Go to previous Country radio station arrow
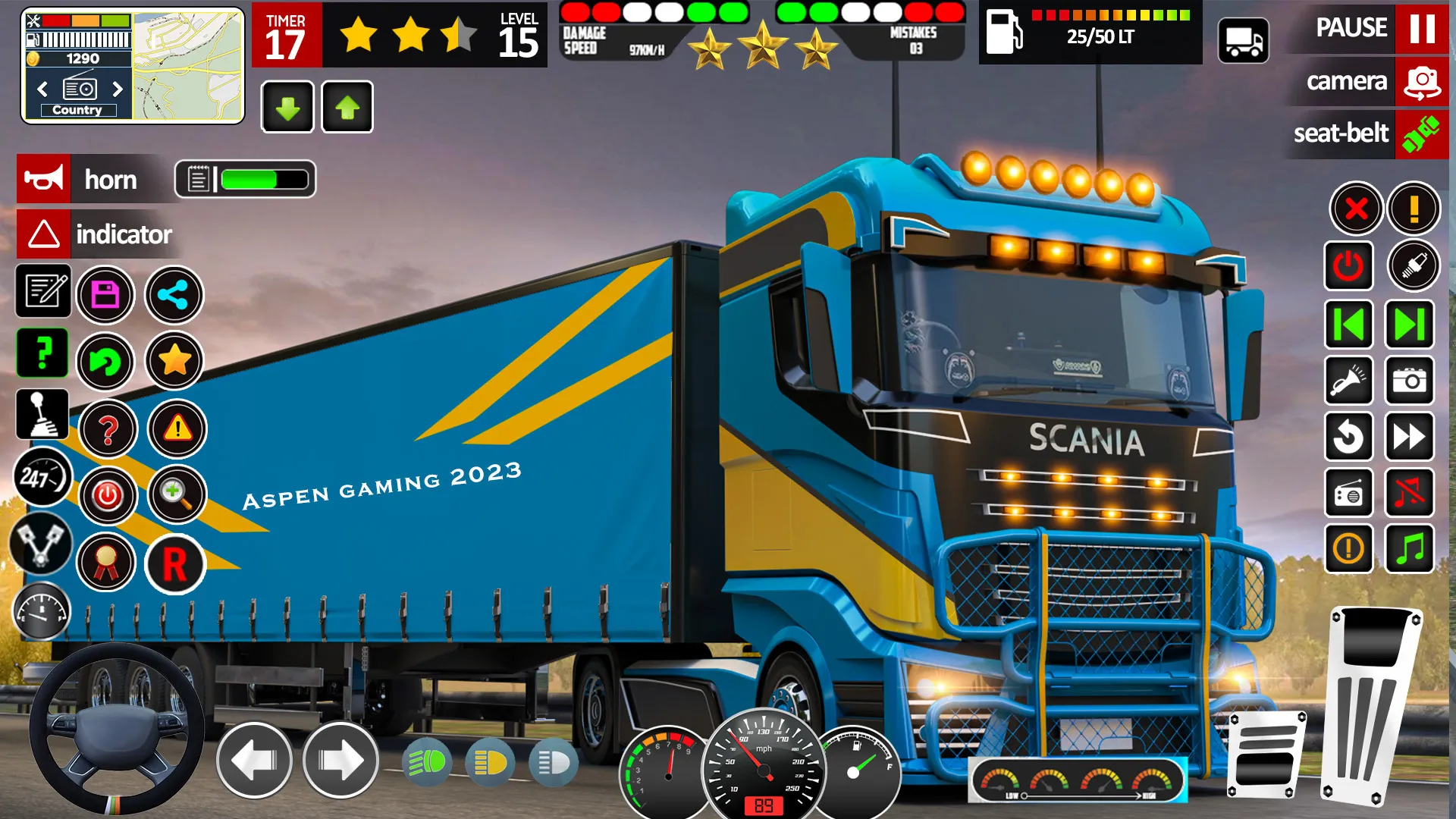1456x819 pixels. coord(42,89)
